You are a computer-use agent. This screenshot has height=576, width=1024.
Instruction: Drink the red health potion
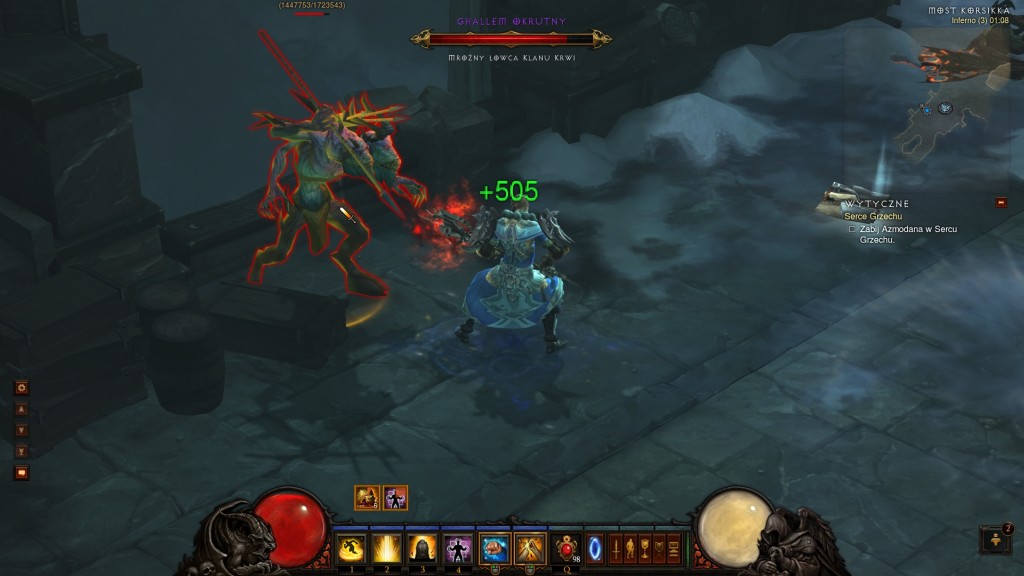pos(568,548)
